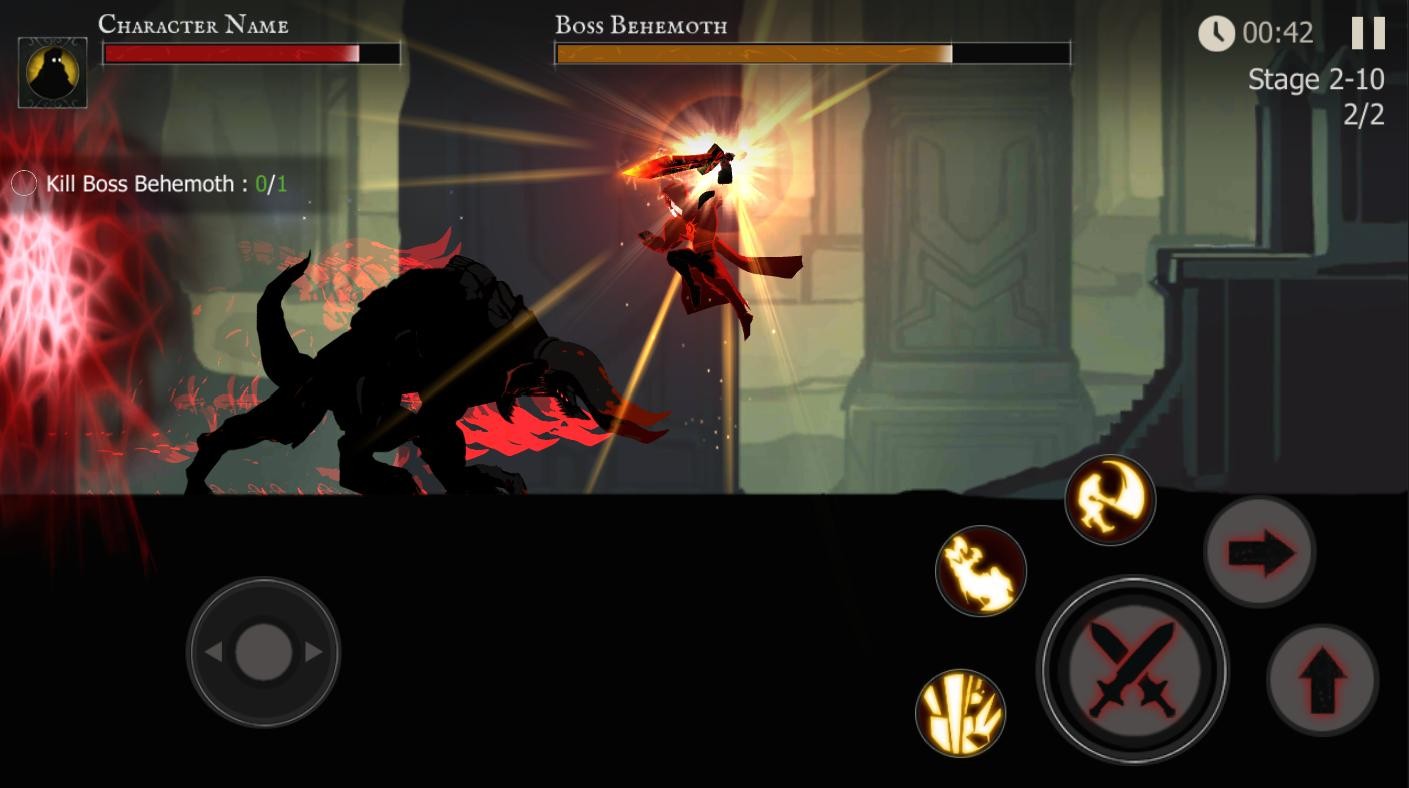Click the character portrait avatar
Viewport: 1409px width, 788px height.
click(52, 72)
